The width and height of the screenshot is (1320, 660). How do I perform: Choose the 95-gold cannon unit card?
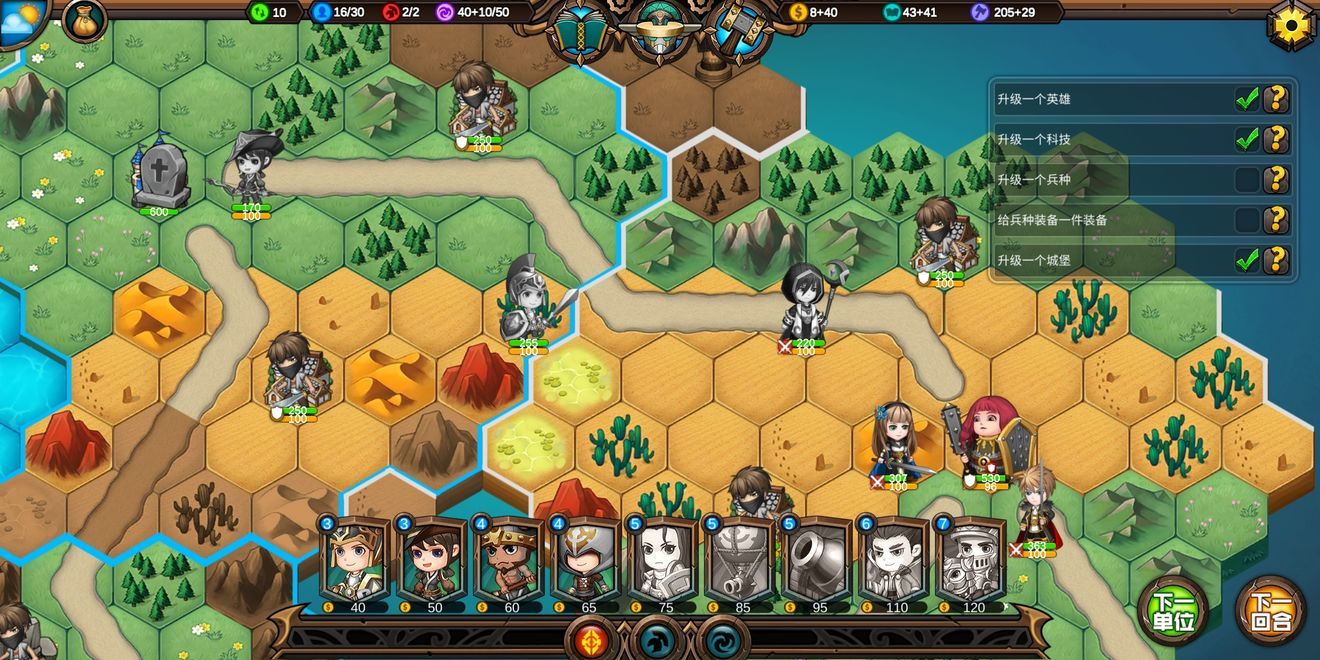point(815,562)
